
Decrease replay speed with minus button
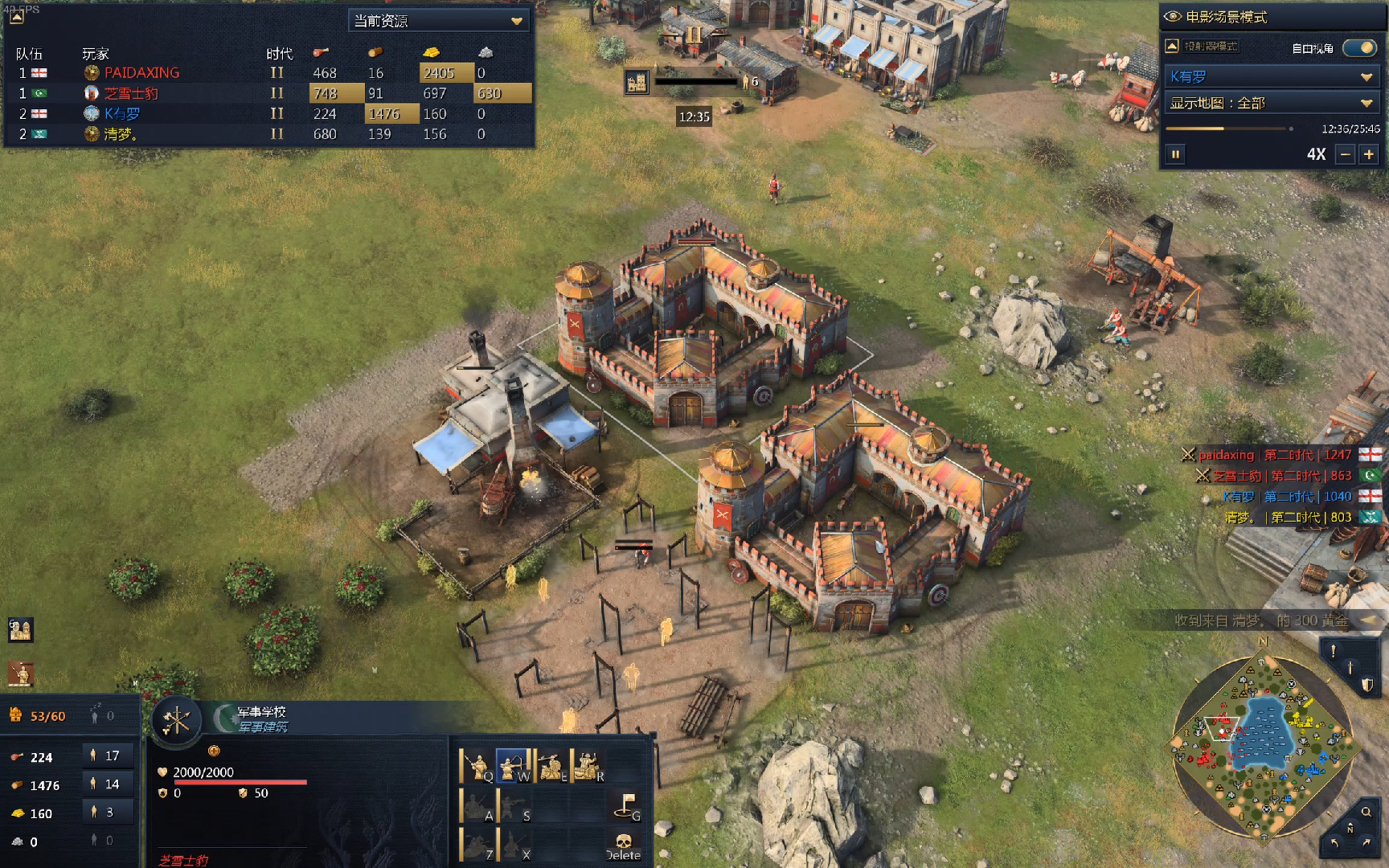1345,154
